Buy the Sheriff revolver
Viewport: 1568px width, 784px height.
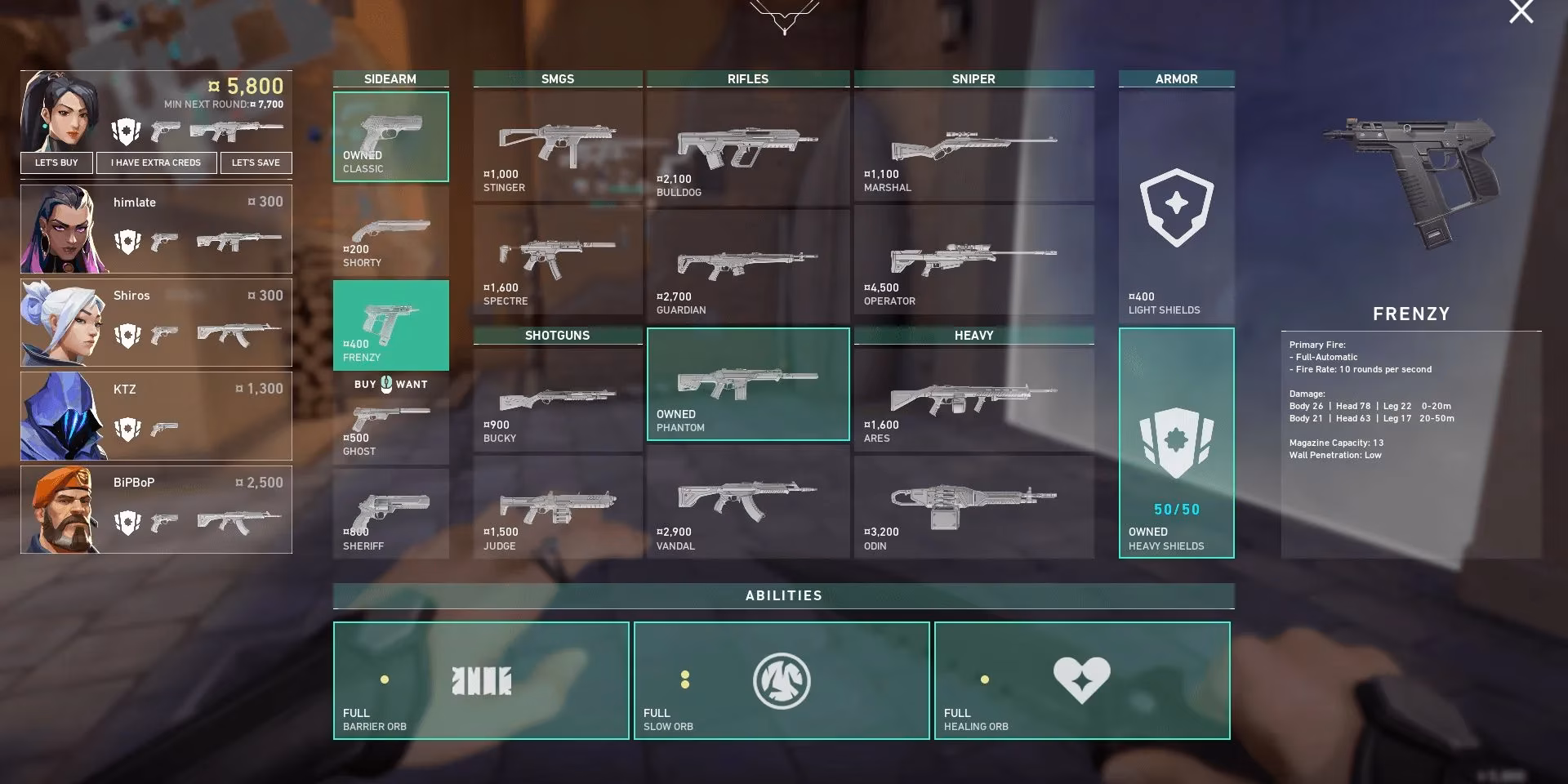click(x=390, y=513)
